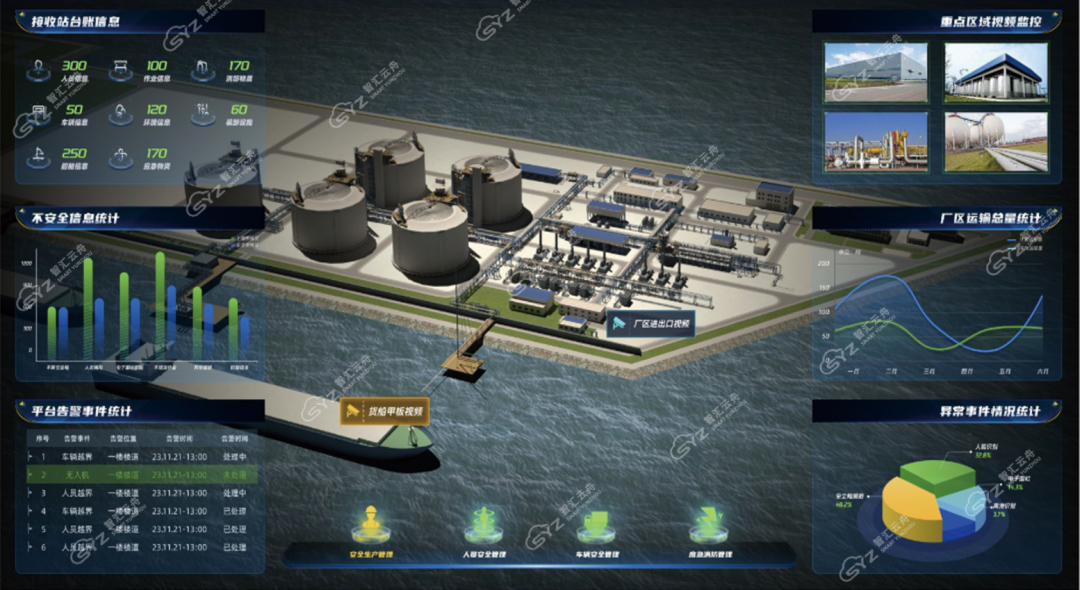Click the 环境信息 icon showing 120
Screen dimensions: 1080x590
coord(122,114)
